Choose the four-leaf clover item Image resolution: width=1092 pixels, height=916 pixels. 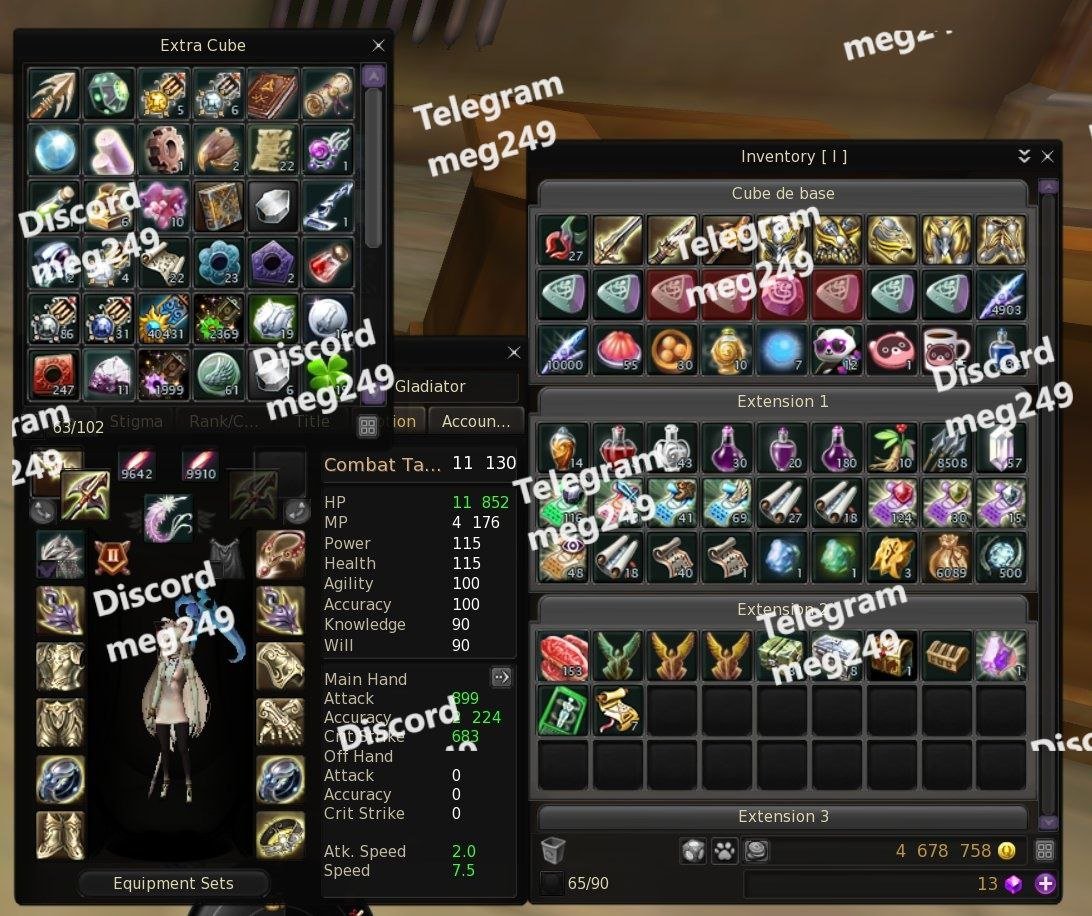(328, 374)
